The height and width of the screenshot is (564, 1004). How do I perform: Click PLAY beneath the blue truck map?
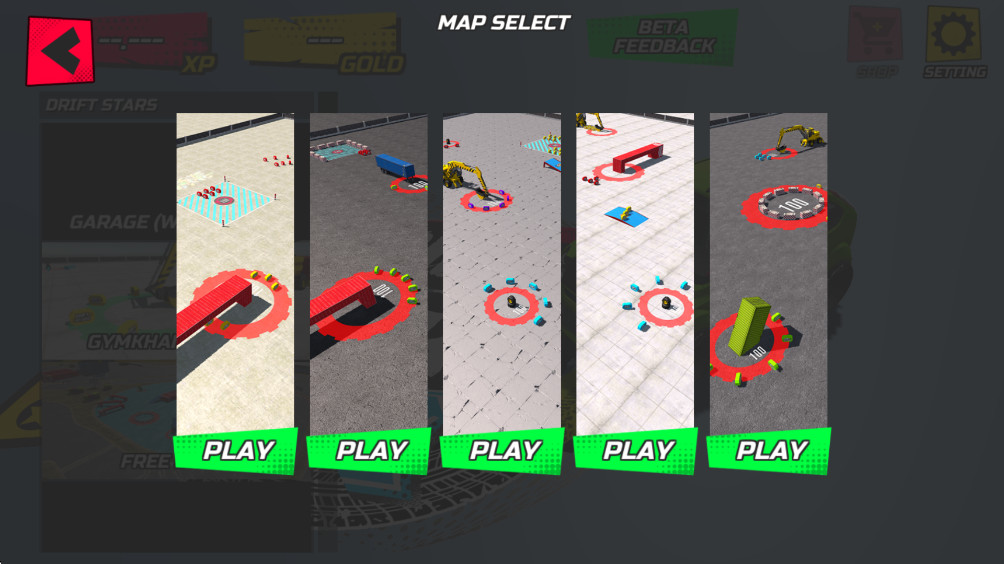369,450
